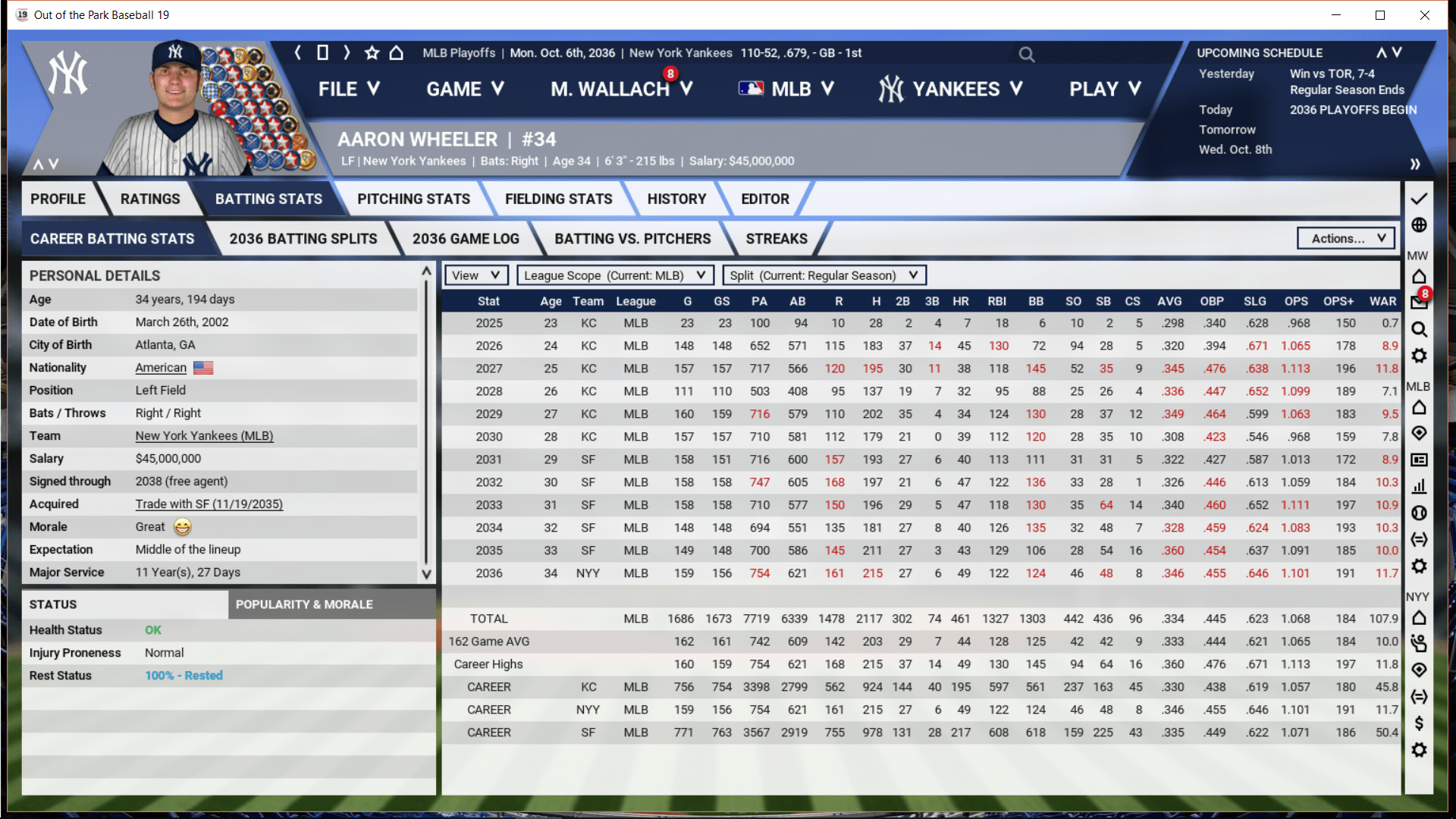Open MLB transactions icon in sidebar
1456x819 pixels.
[x=1419, y=540]
